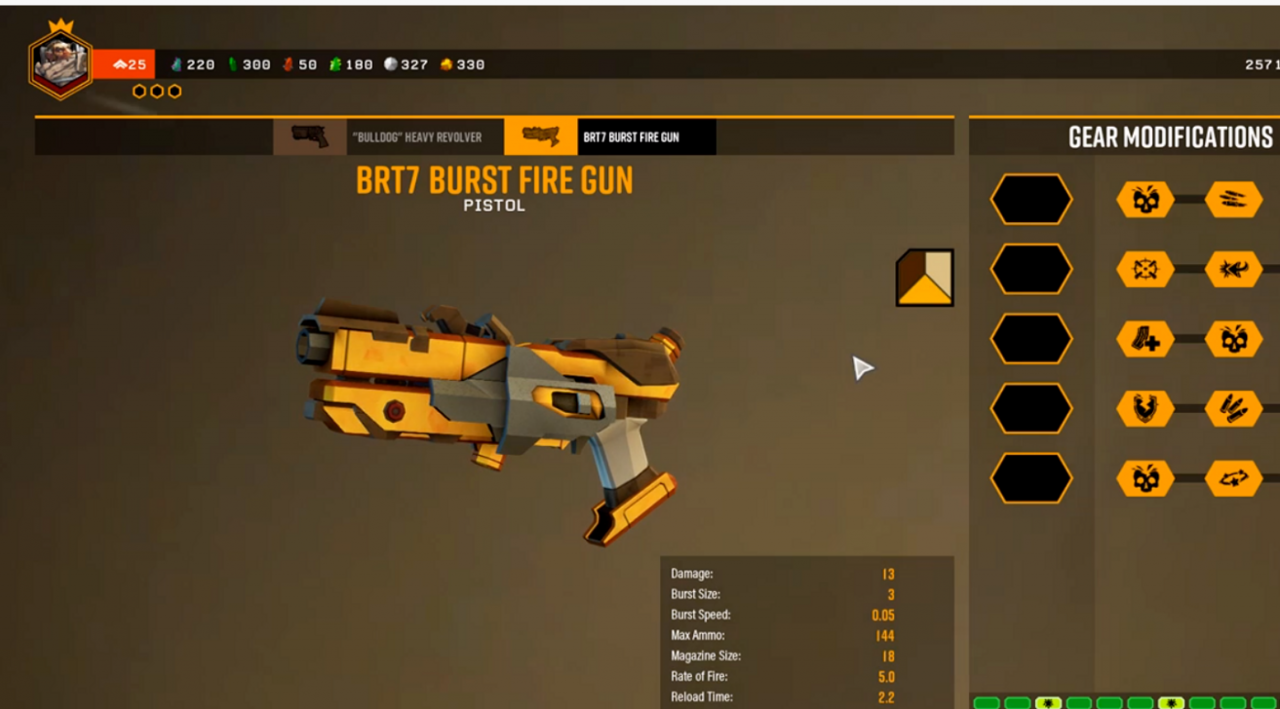
Task: Select the looping arrow modification icon
Action: 1233,479
